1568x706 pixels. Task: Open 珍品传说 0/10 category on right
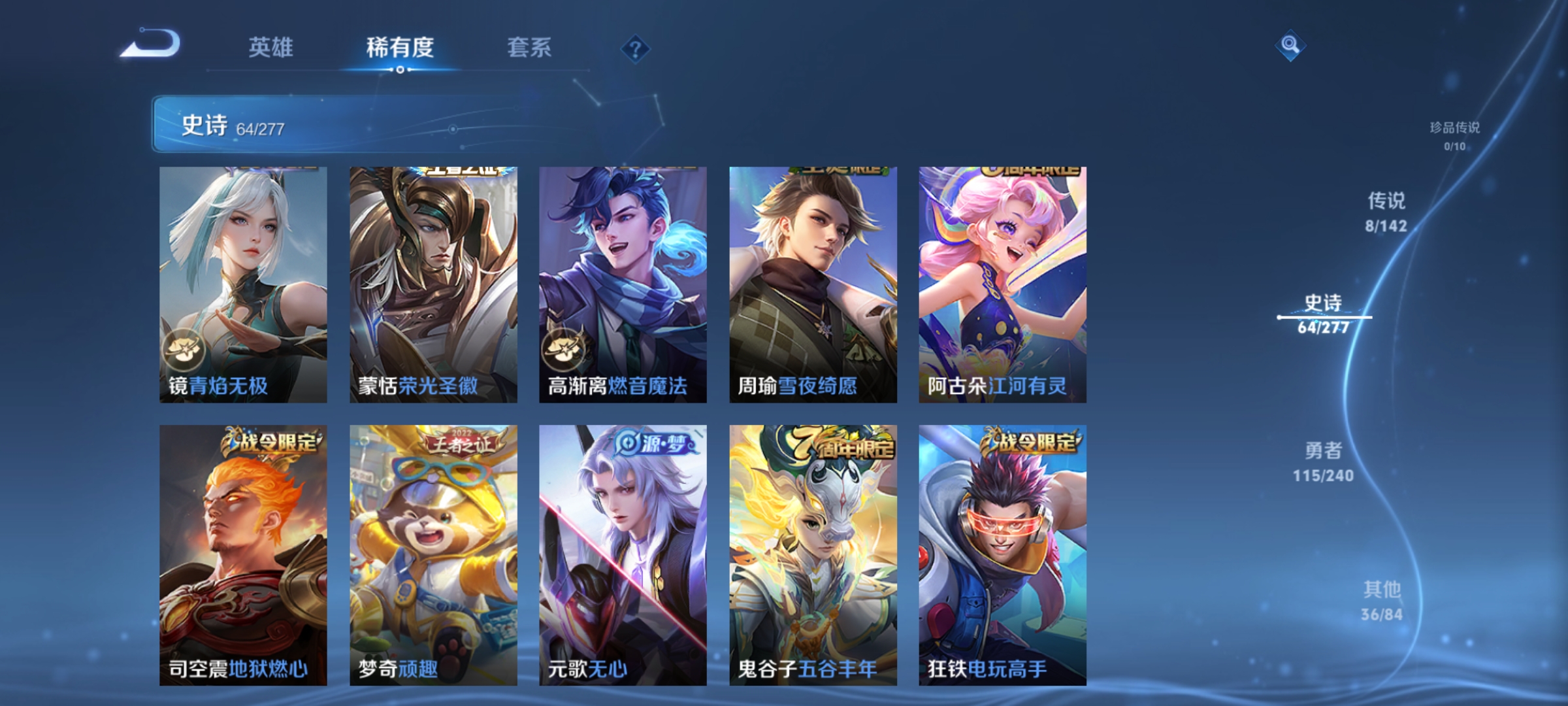(x=1454, y=135)
